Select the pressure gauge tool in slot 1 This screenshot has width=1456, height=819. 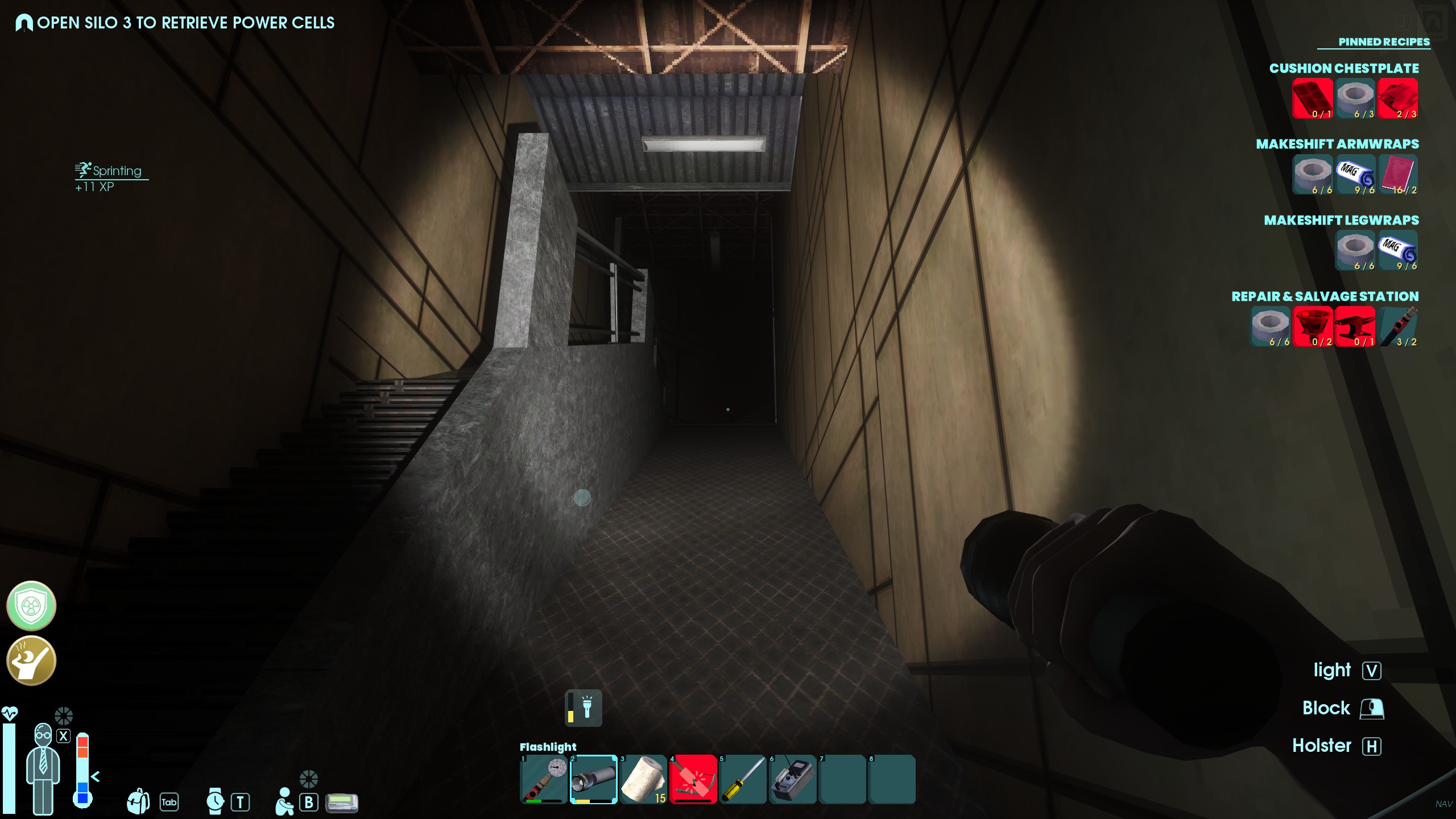point(543,780)
